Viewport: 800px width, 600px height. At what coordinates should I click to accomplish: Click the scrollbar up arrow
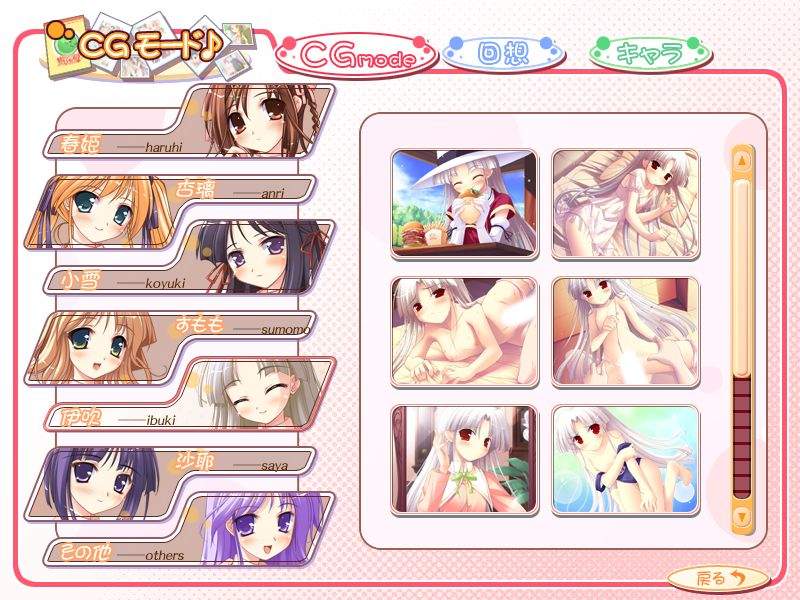point(742,158)
